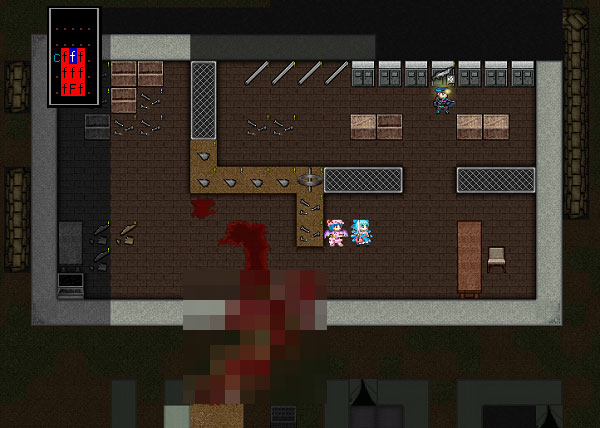Select the blue highlighted cell on the minimap
Image resolution: width=600 pixels, height=428 pixels.
[73, 55]
